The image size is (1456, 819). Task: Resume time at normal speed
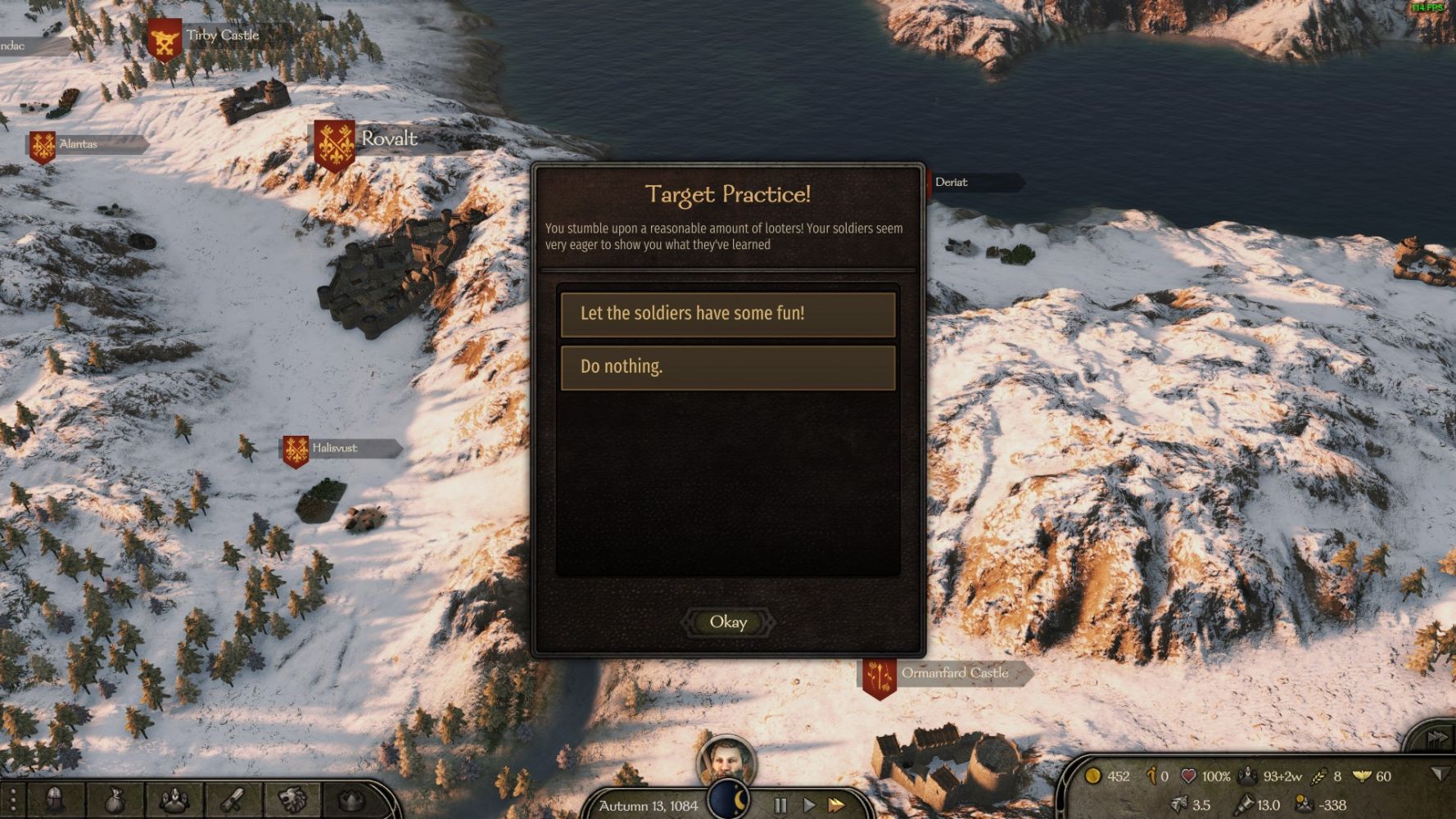pyautogui.click(x=808, y=805)
